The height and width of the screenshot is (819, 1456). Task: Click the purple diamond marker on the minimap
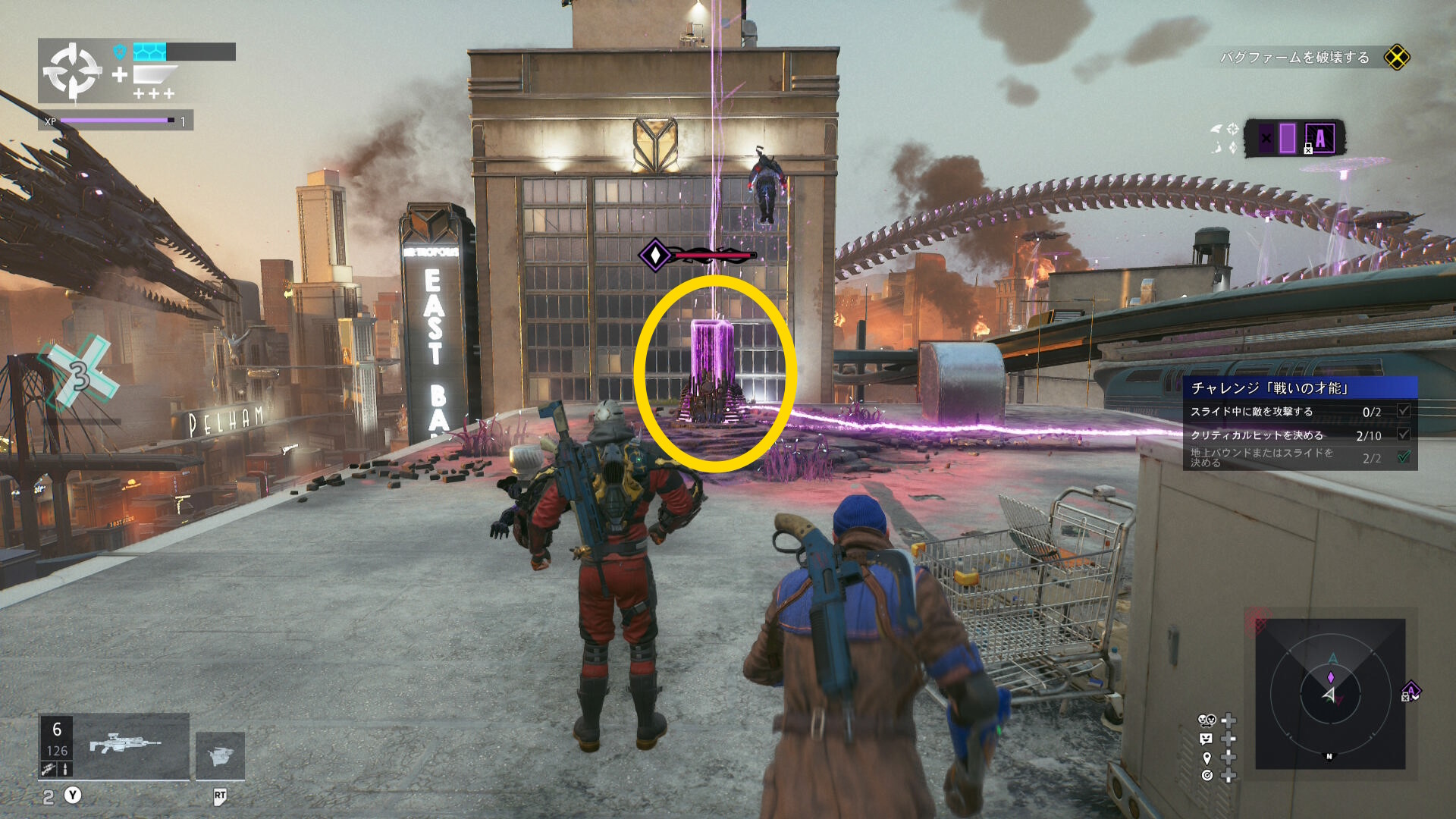click(x=1330, y=677)
